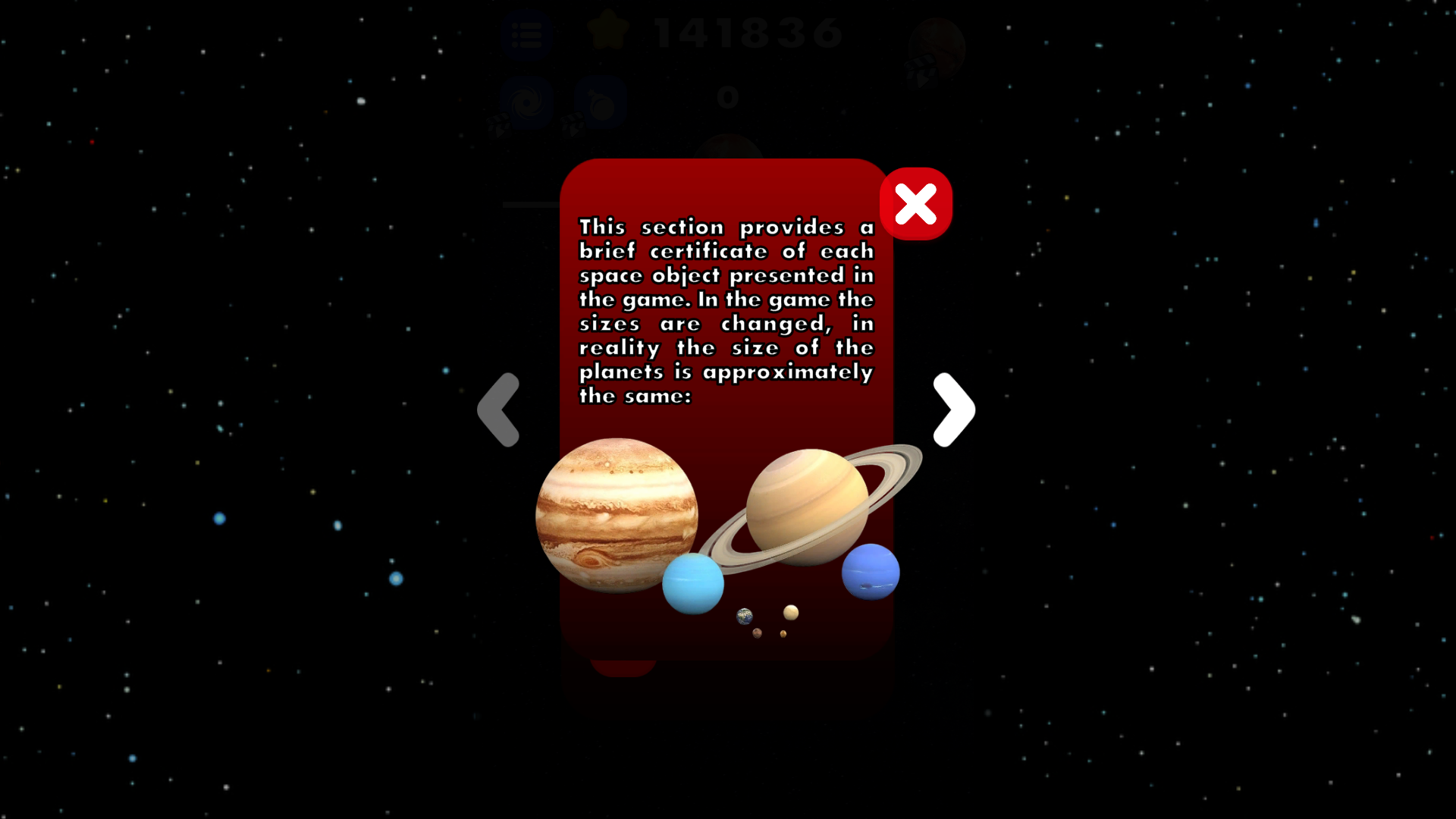This screenshot has height=819, width=1456.
Task: Click the dark blue Neptune sphere
Action: 870,573
